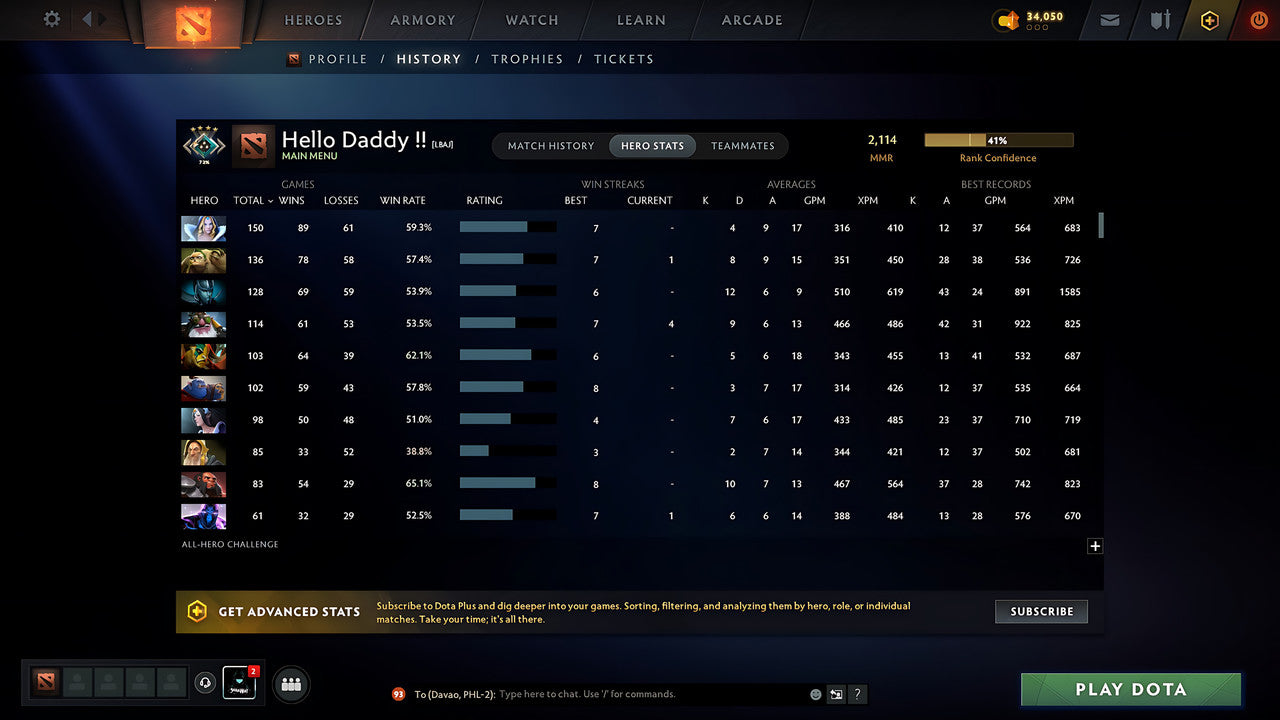Click the help question mark next to chat
The image size is (1280, 720).
[x=857, y=694]
